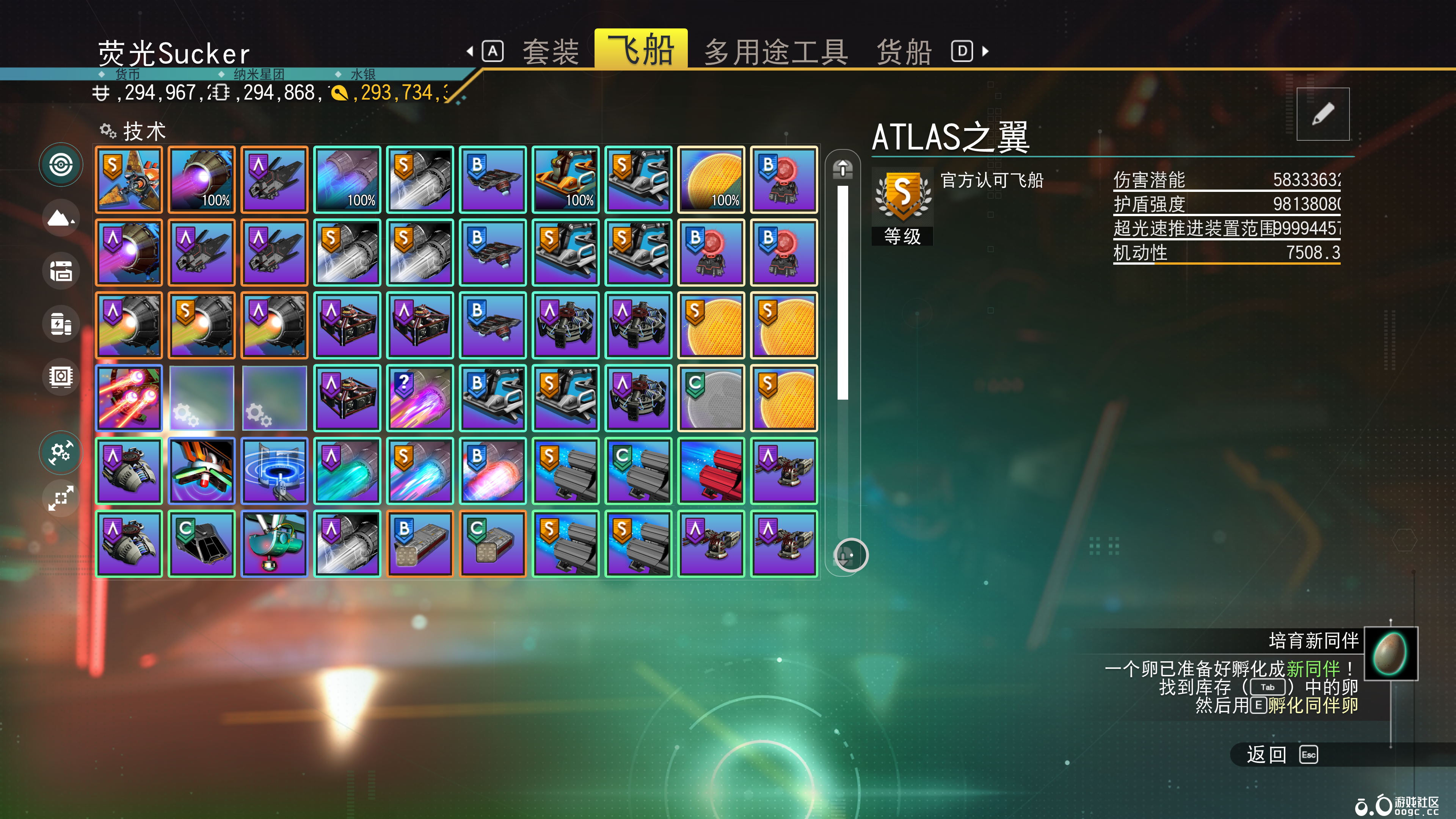Click the inventory scrollbar up arrow
1456x819 pixels.
(x=842, y=168)
